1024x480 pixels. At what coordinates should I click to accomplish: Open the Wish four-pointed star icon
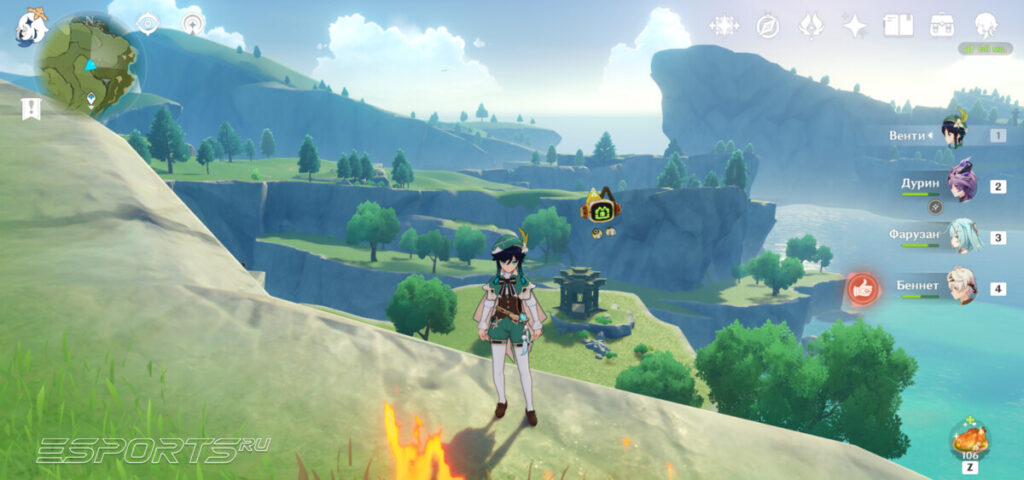855,26
